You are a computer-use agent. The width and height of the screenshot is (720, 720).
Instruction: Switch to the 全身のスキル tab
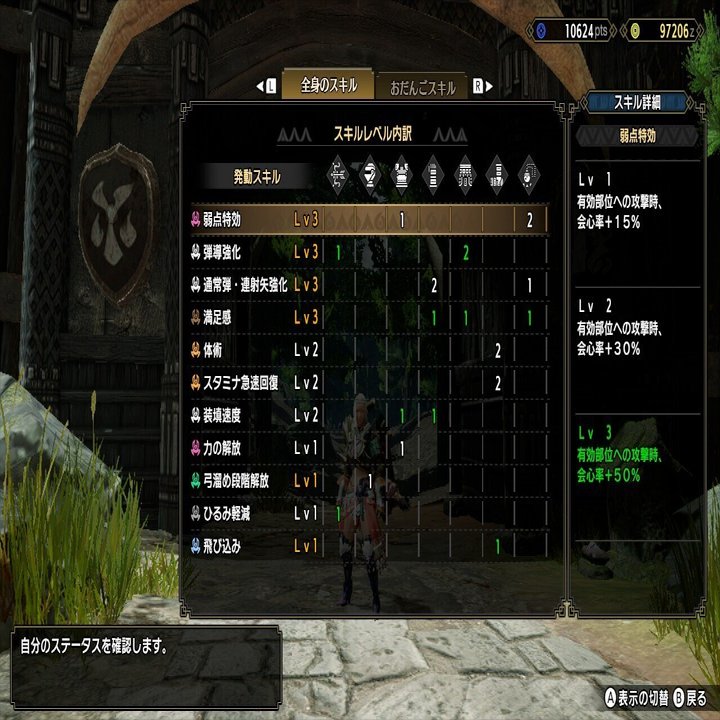point(327,86)
